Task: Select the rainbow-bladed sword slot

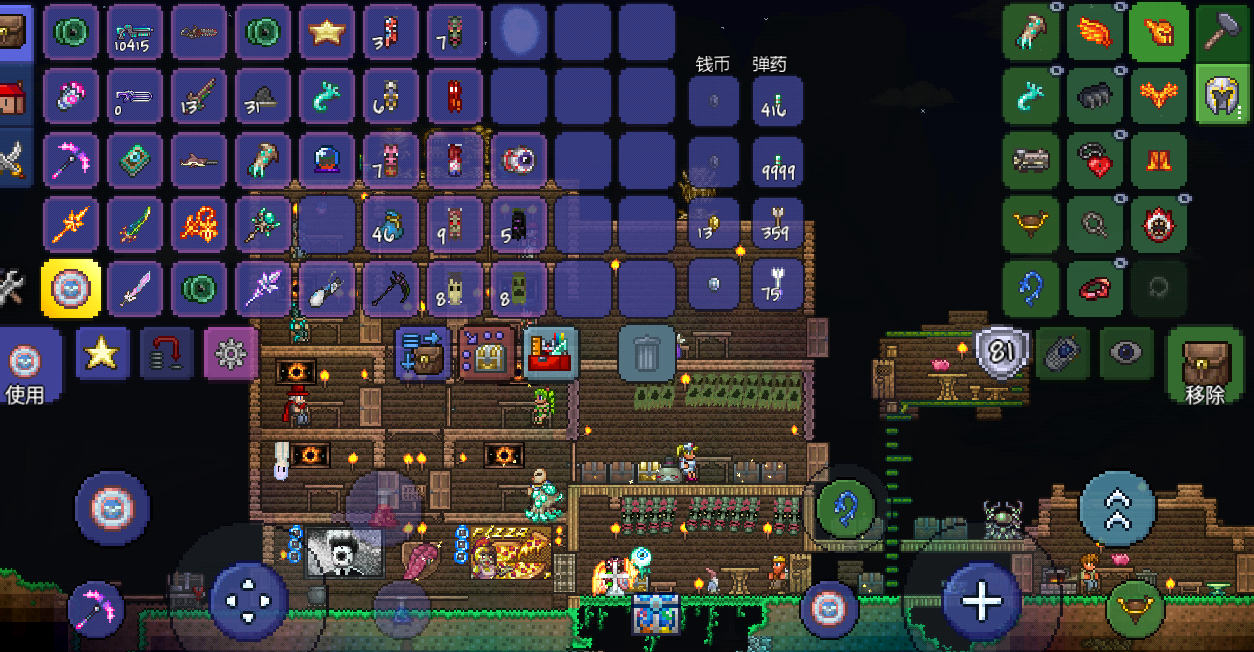Action: coord(135,224)
